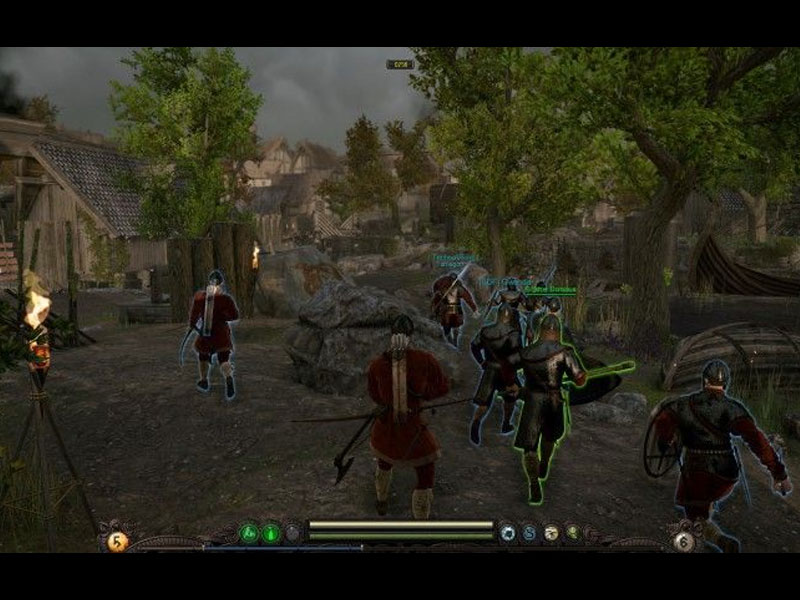The width and height of the screenshot is (800, 600).
Task: Activate the olive green round icon
Action: (572, 533)
